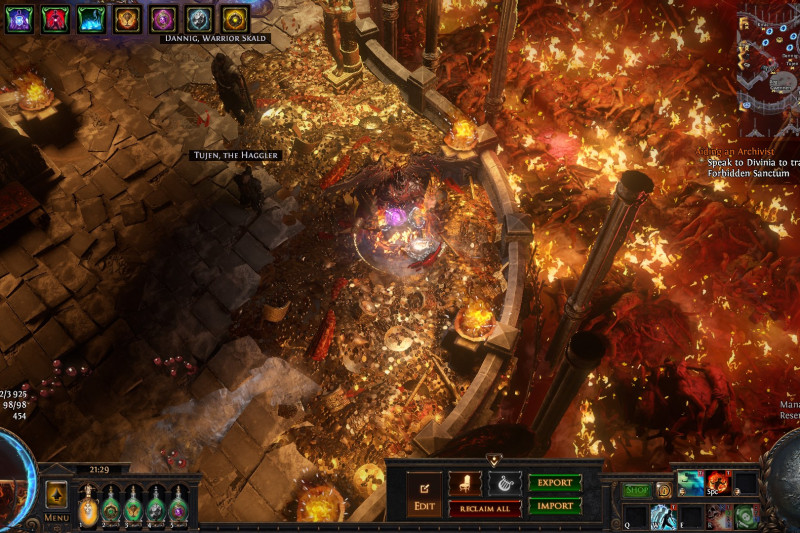Activate the blue dash skill on W

coord(664,516)
